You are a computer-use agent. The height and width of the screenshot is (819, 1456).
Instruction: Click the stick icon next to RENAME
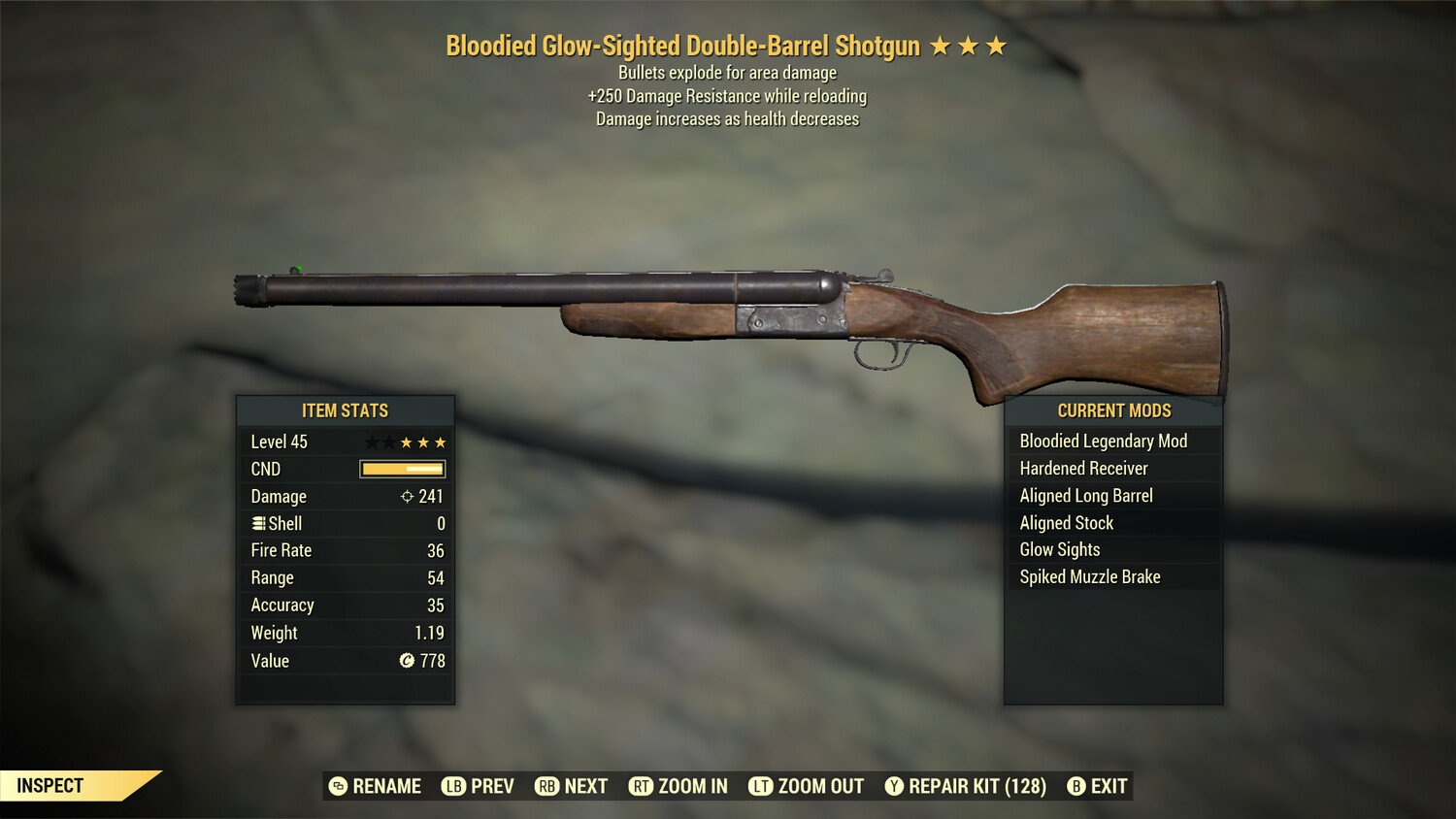pyautogui.click(x=337, y=786)
